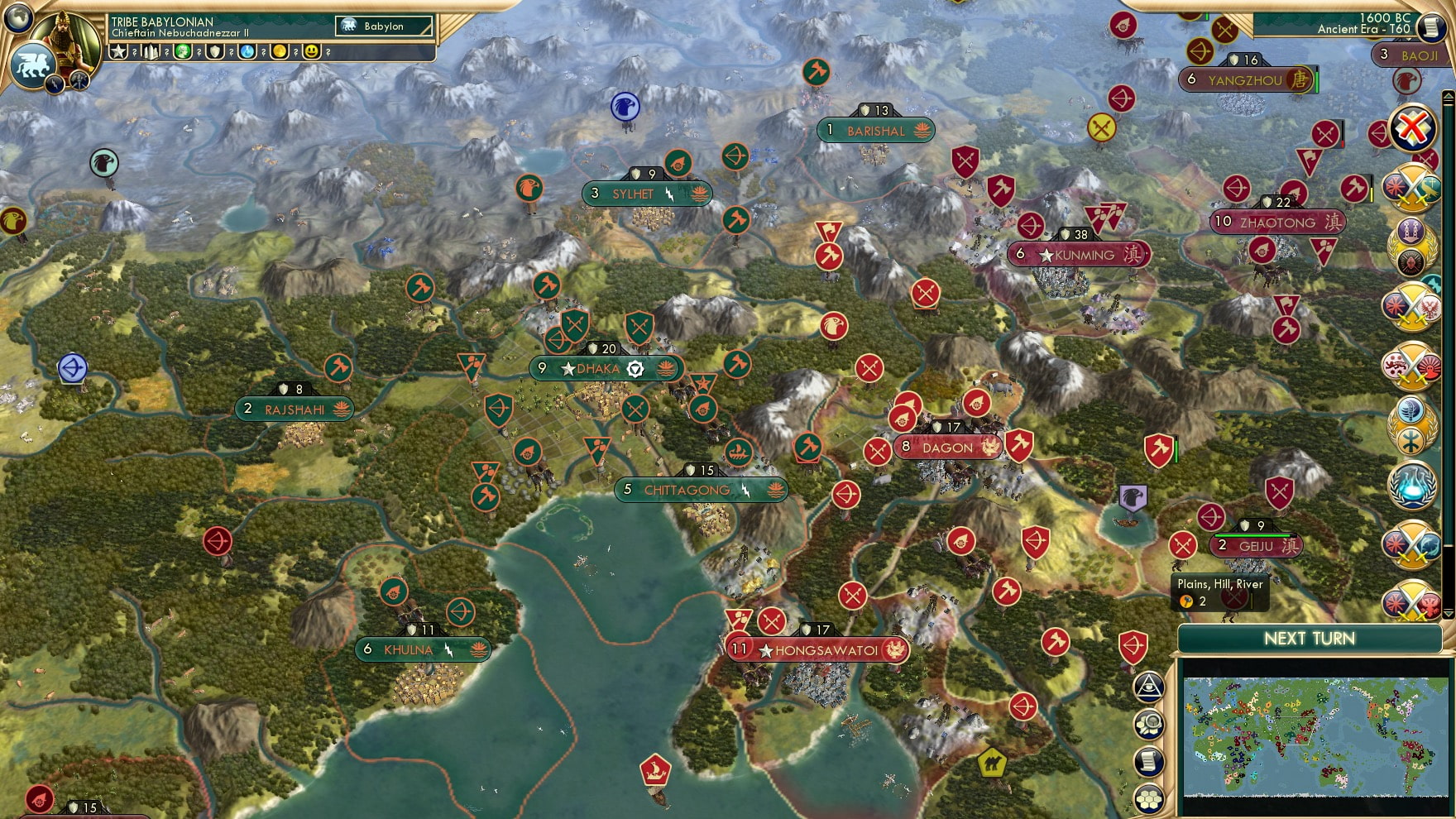Open the production gear on the Dhaka city banner
Screen dimensions: 1456x819
coord(635,370)
